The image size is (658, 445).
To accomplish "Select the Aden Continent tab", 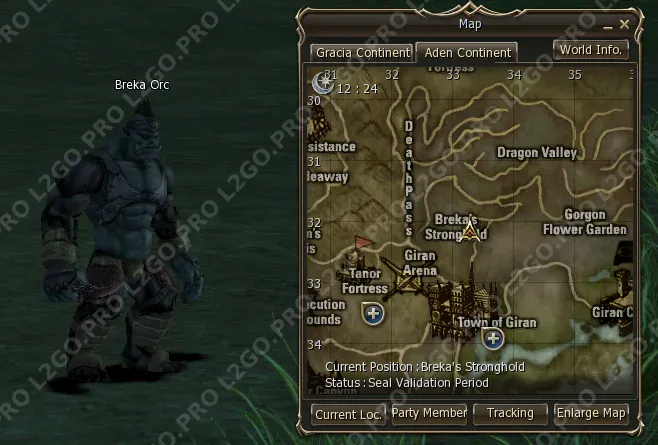I will tap(466, 52).
